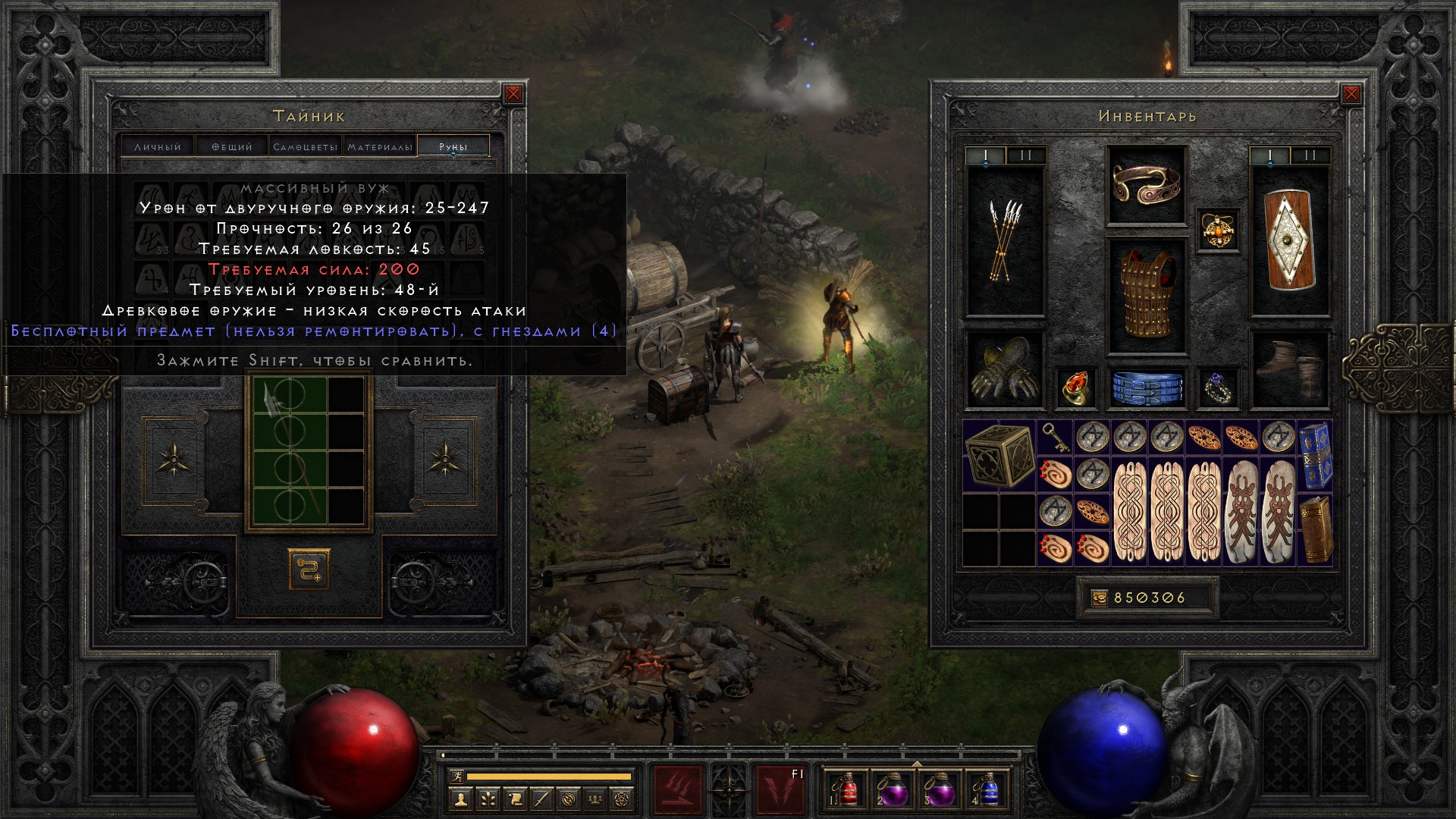1456x819 pixels.
Task: Select the equipped boots slot
Action: pos(1289,369)
